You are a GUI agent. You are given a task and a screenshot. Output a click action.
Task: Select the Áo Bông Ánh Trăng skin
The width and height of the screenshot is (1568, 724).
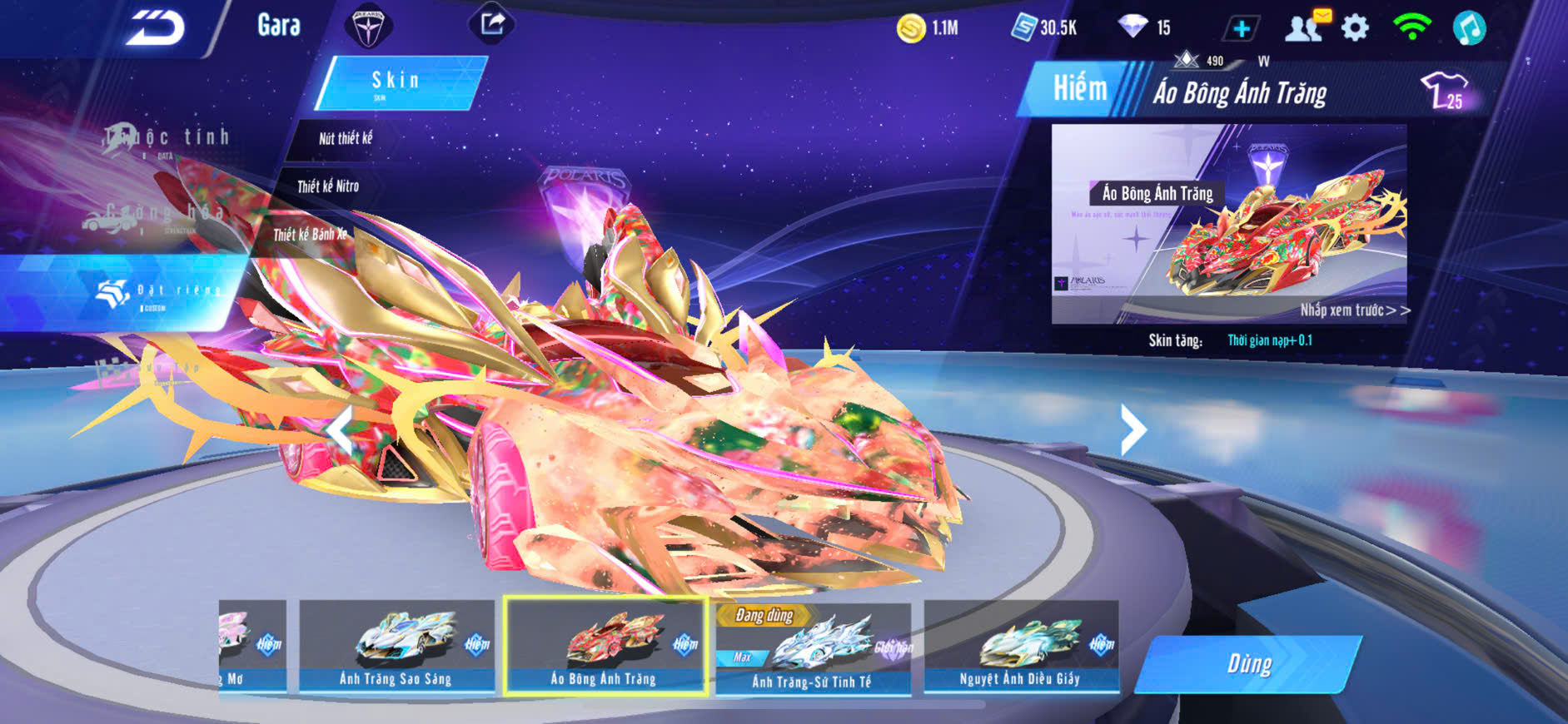pyautogui.click(x=605, y=646)
